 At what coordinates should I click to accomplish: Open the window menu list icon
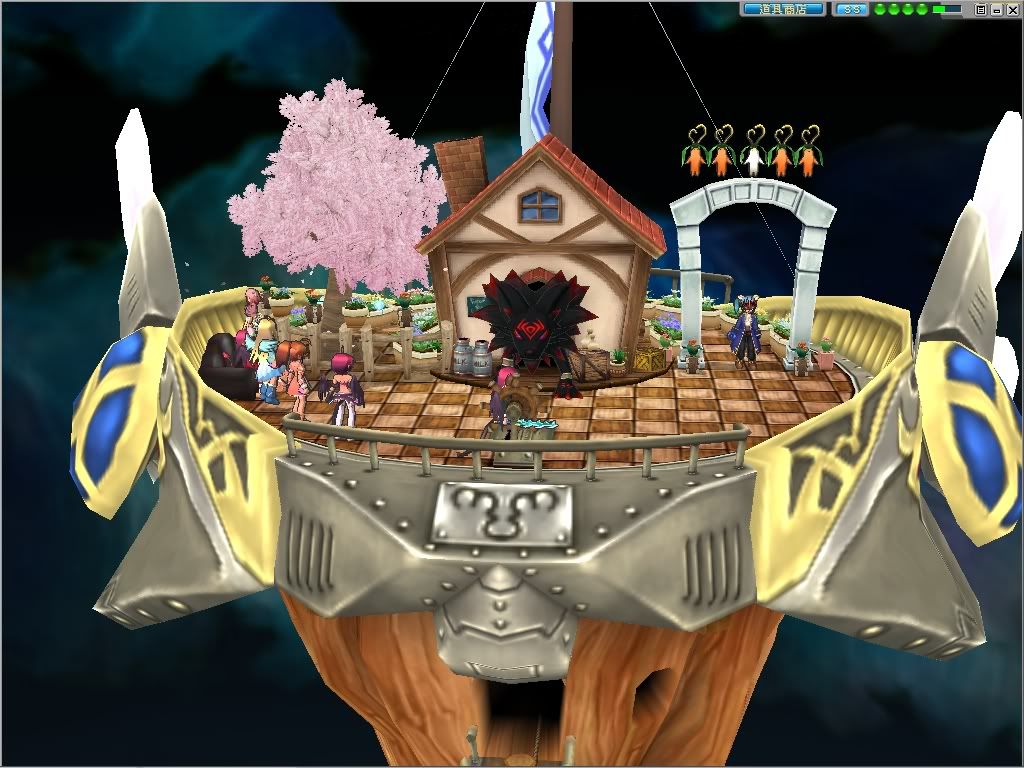click(x=981, y=9)
